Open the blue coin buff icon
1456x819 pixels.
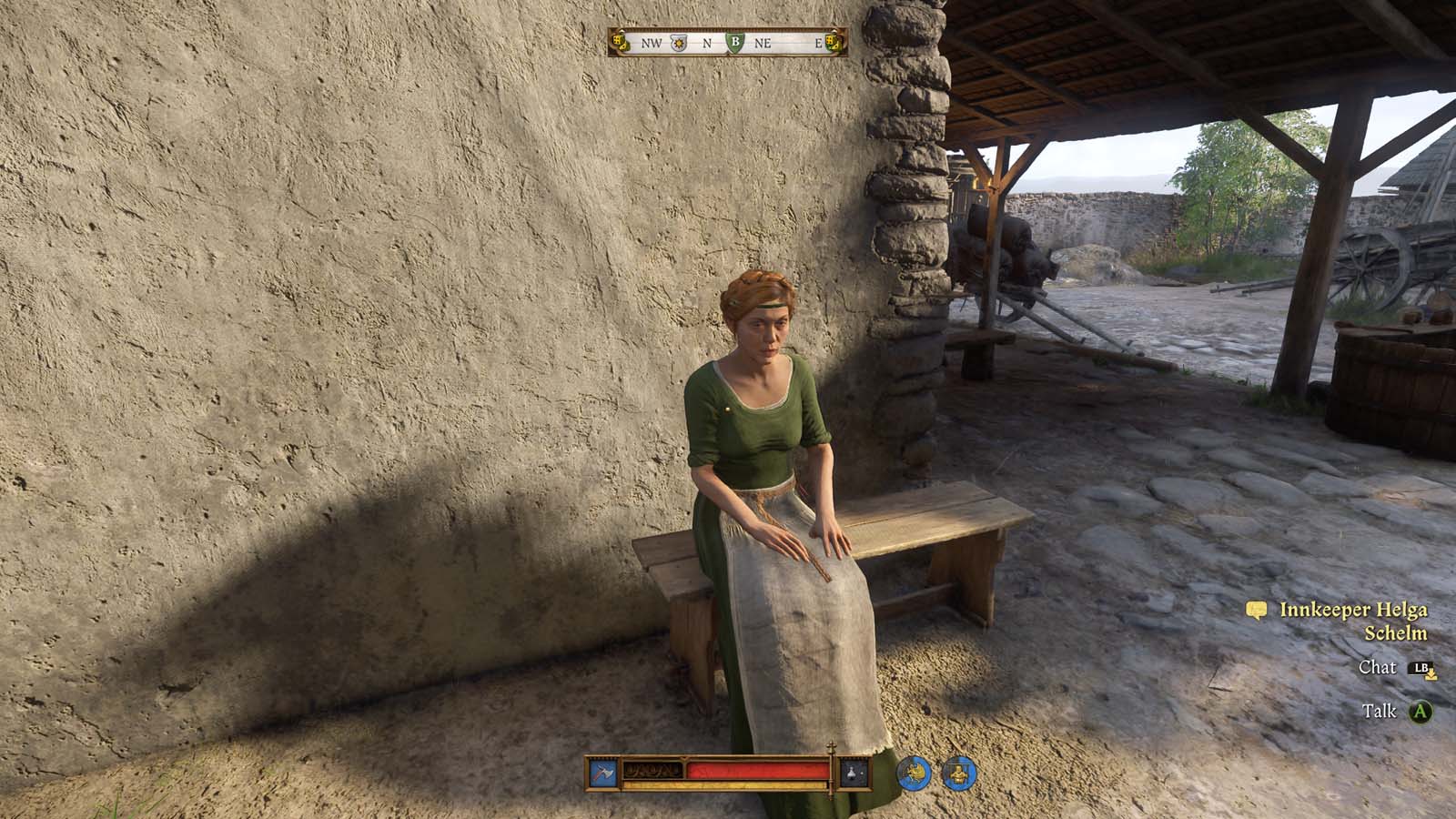[x=913, y=772]
